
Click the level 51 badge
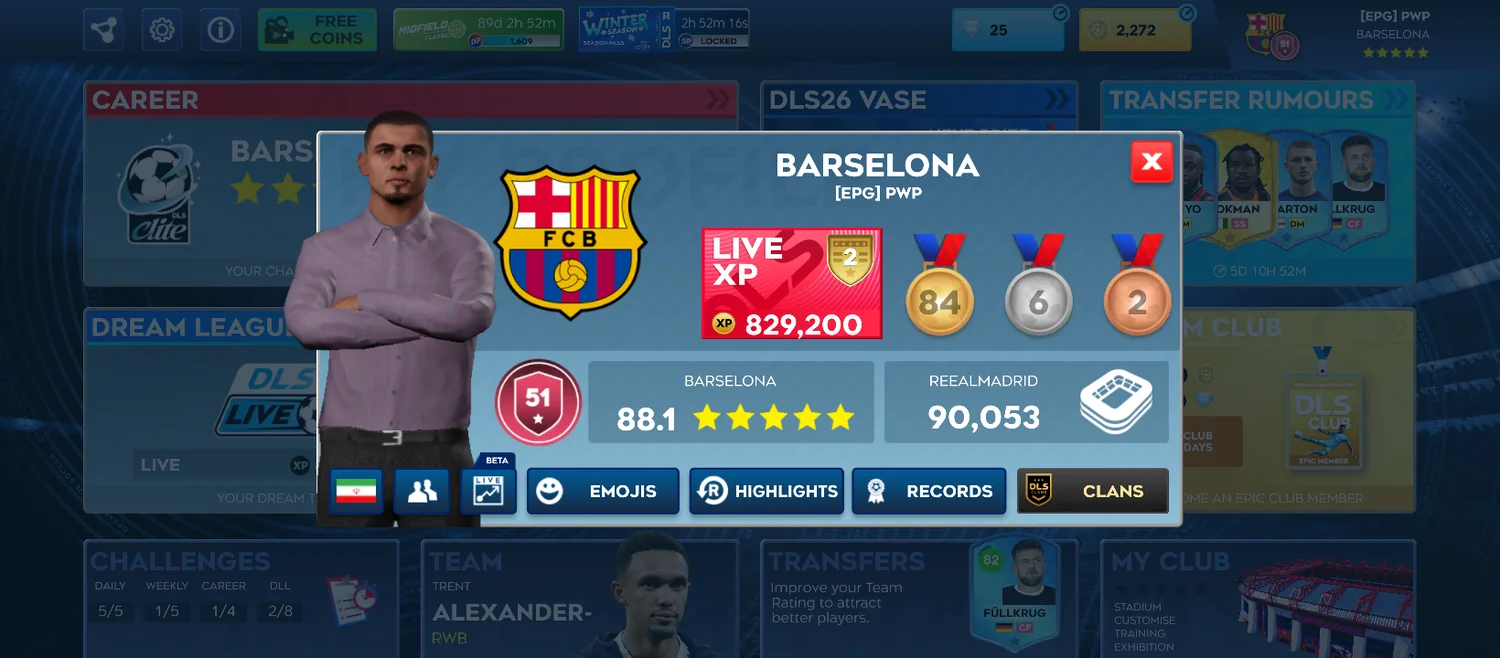tap(538, 402)
